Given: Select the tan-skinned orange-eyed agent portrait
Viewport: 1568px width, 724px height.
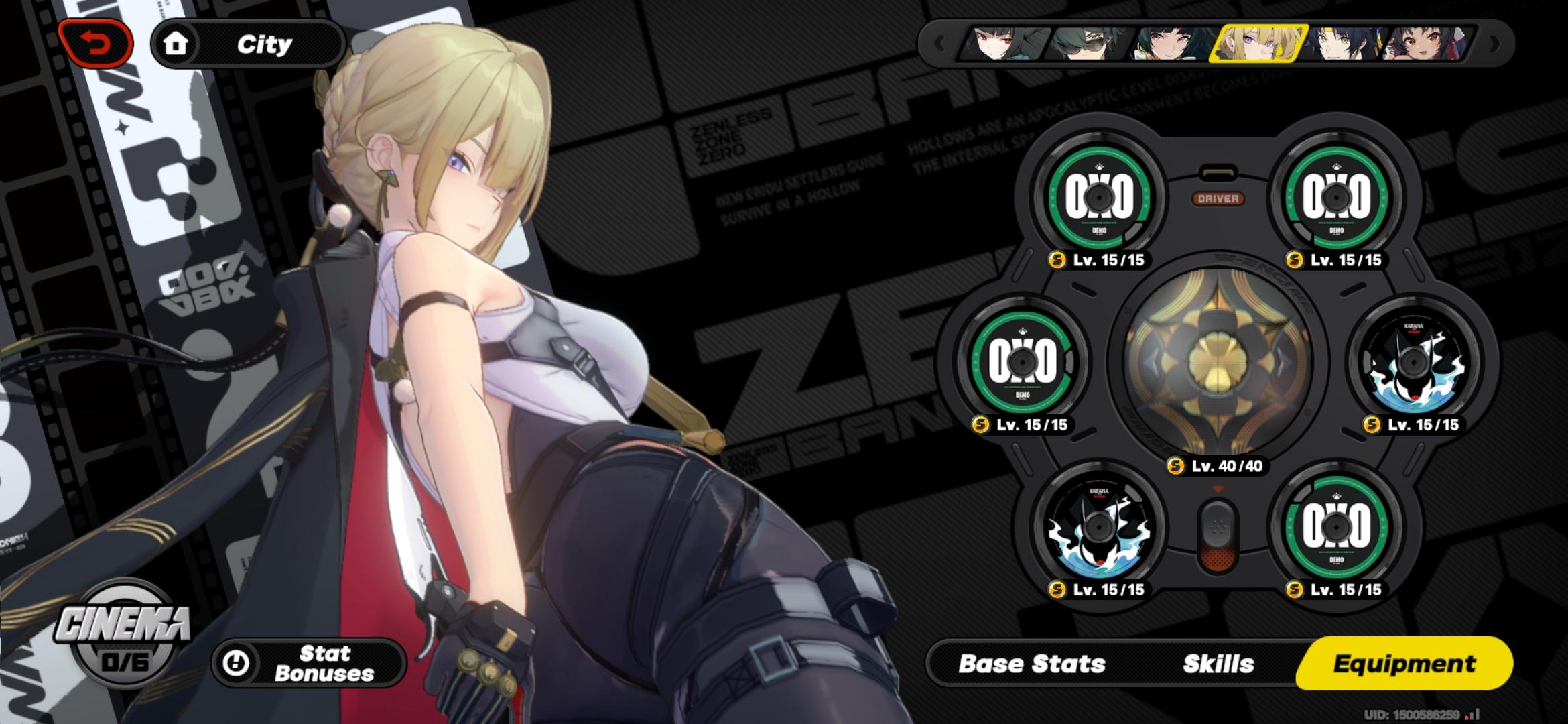Looking at the screenshot, I should point(1427,44).
